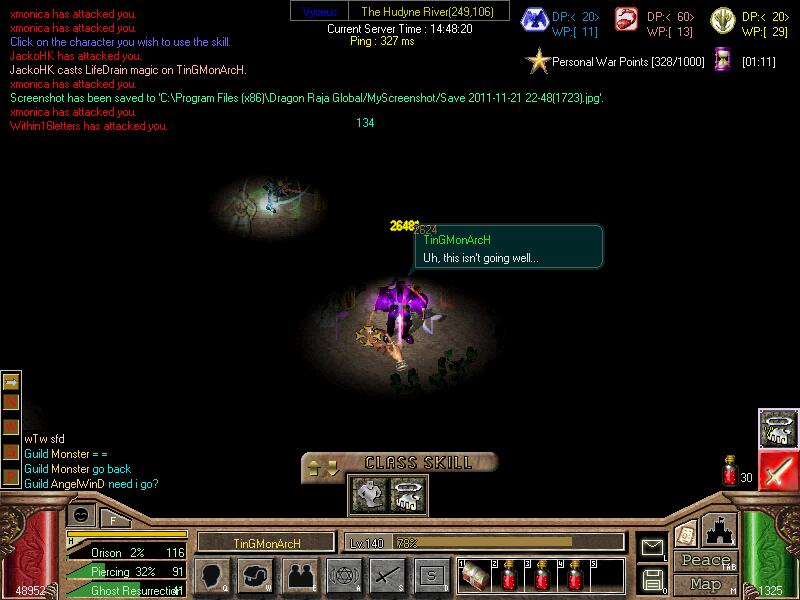Viewport: 800px width, 600px height.
Task: Click the arrow button above chat filters
Action: (12, 381)
